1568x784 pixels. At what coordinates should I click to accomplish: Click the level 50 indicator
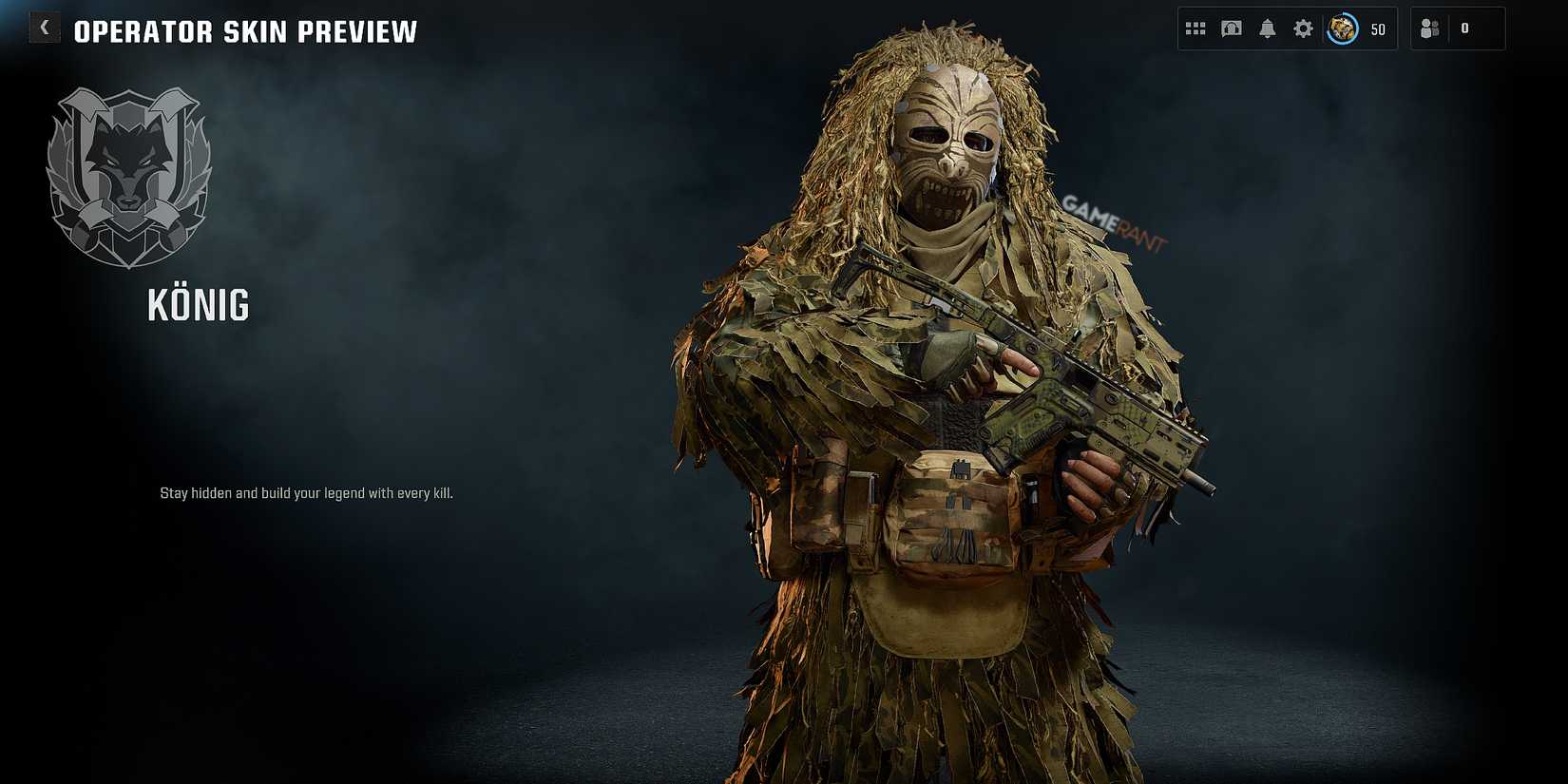coord(1377,29)
